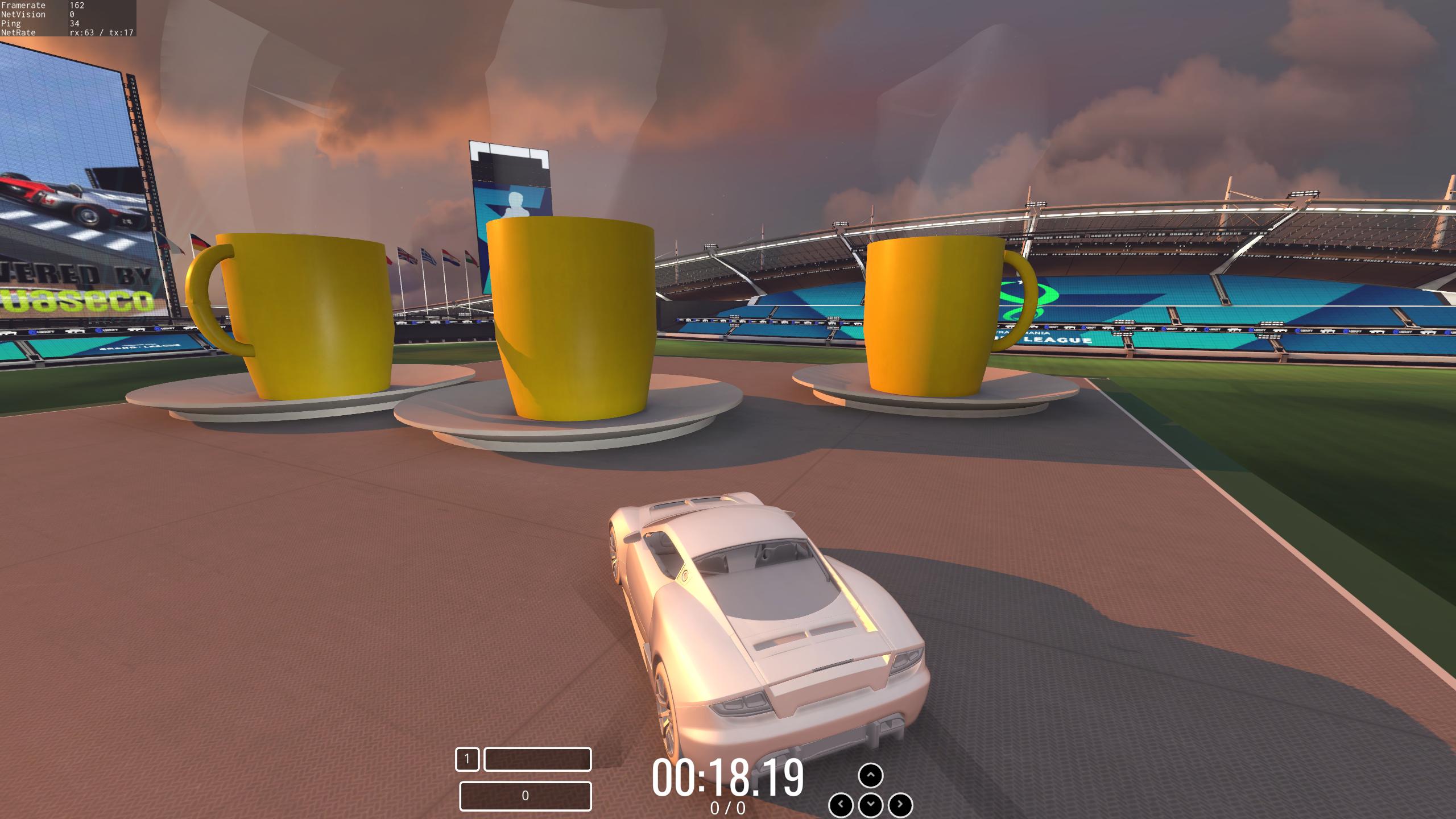1456x819 pixels.
Task: Click the right arrow input indicator
Action: (900, 805)
